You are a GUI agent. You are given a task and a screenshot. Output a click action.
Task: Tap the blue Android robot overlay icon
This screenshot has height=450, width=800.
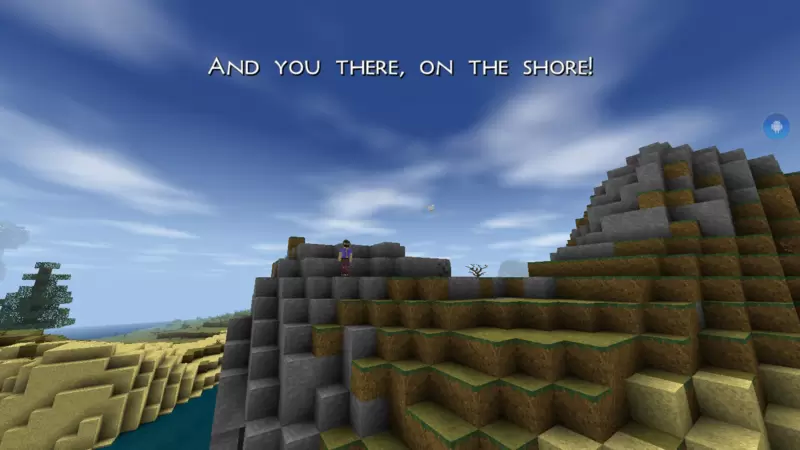775,126
